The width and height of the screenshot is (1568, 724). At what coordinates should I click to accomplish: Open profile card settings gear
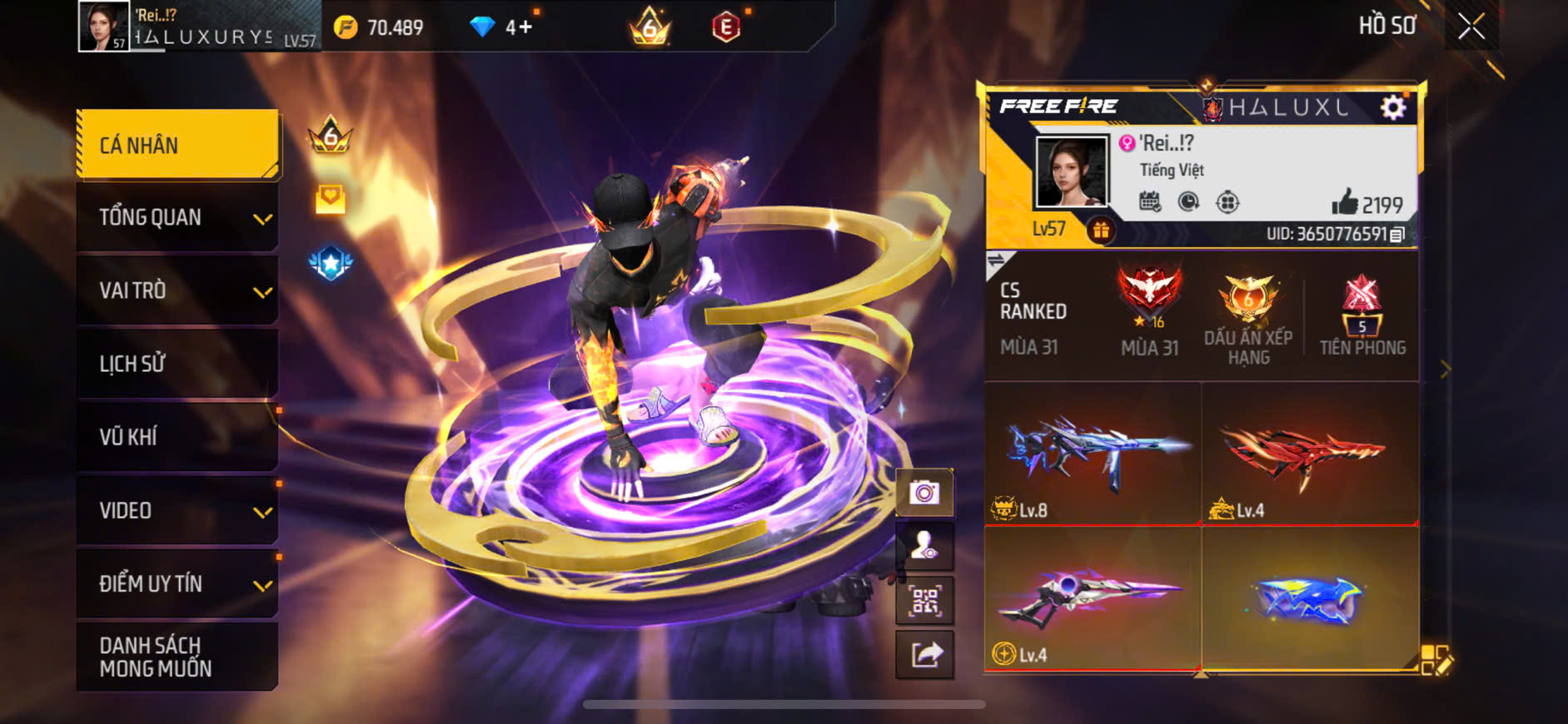click(1393, 107)
